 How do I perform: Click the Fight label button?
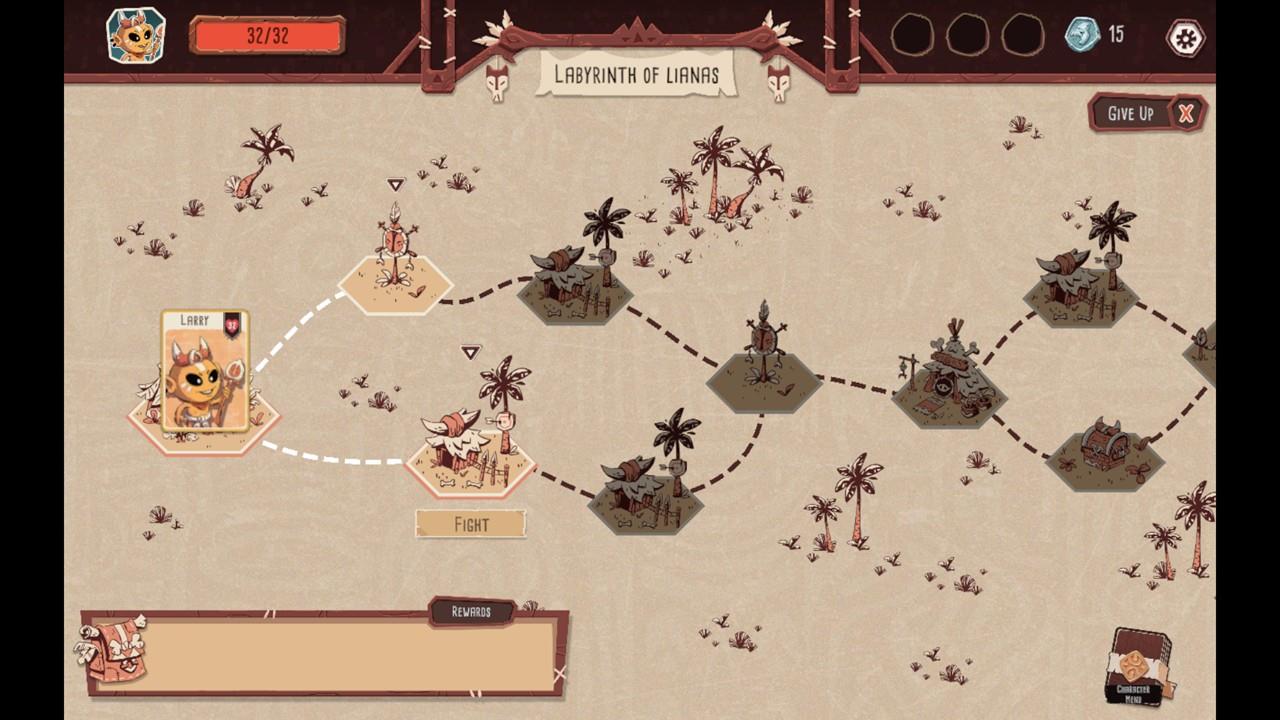point(471,524)
